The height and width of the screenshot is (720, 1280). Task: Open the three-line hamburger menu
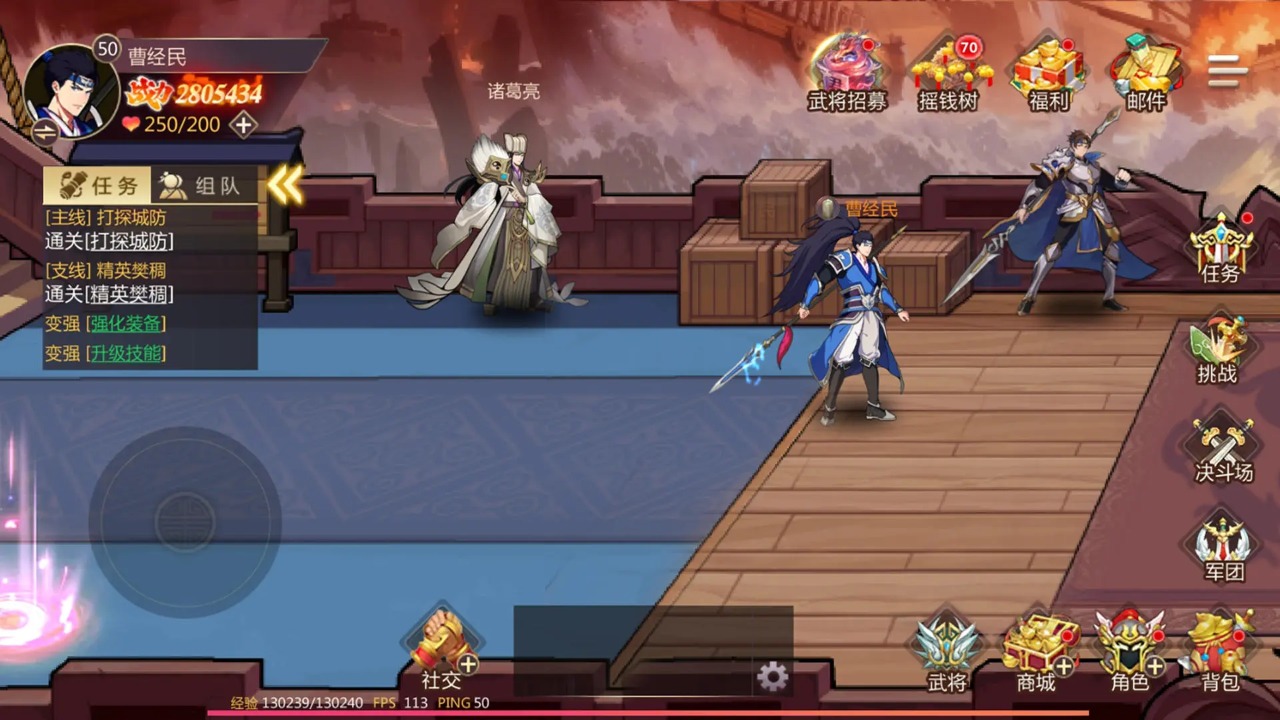[1227, 71]
